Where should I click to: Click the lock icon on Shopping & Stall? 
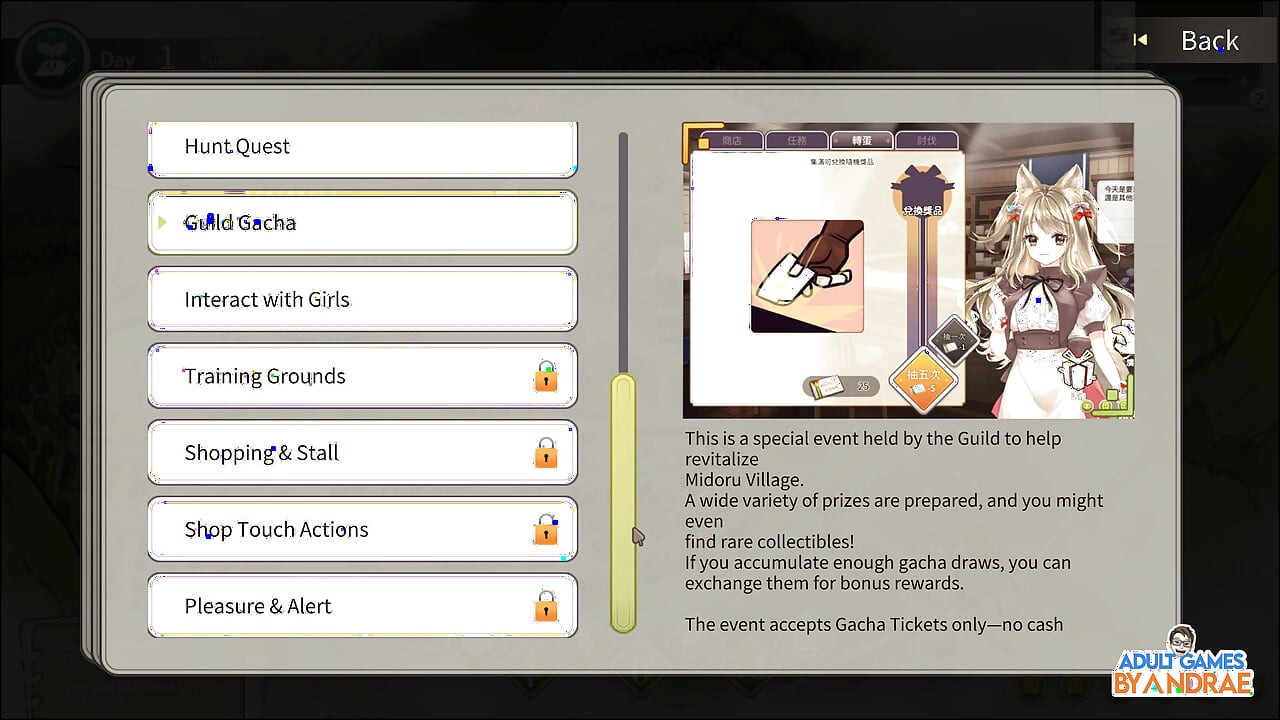pos(545,456)
